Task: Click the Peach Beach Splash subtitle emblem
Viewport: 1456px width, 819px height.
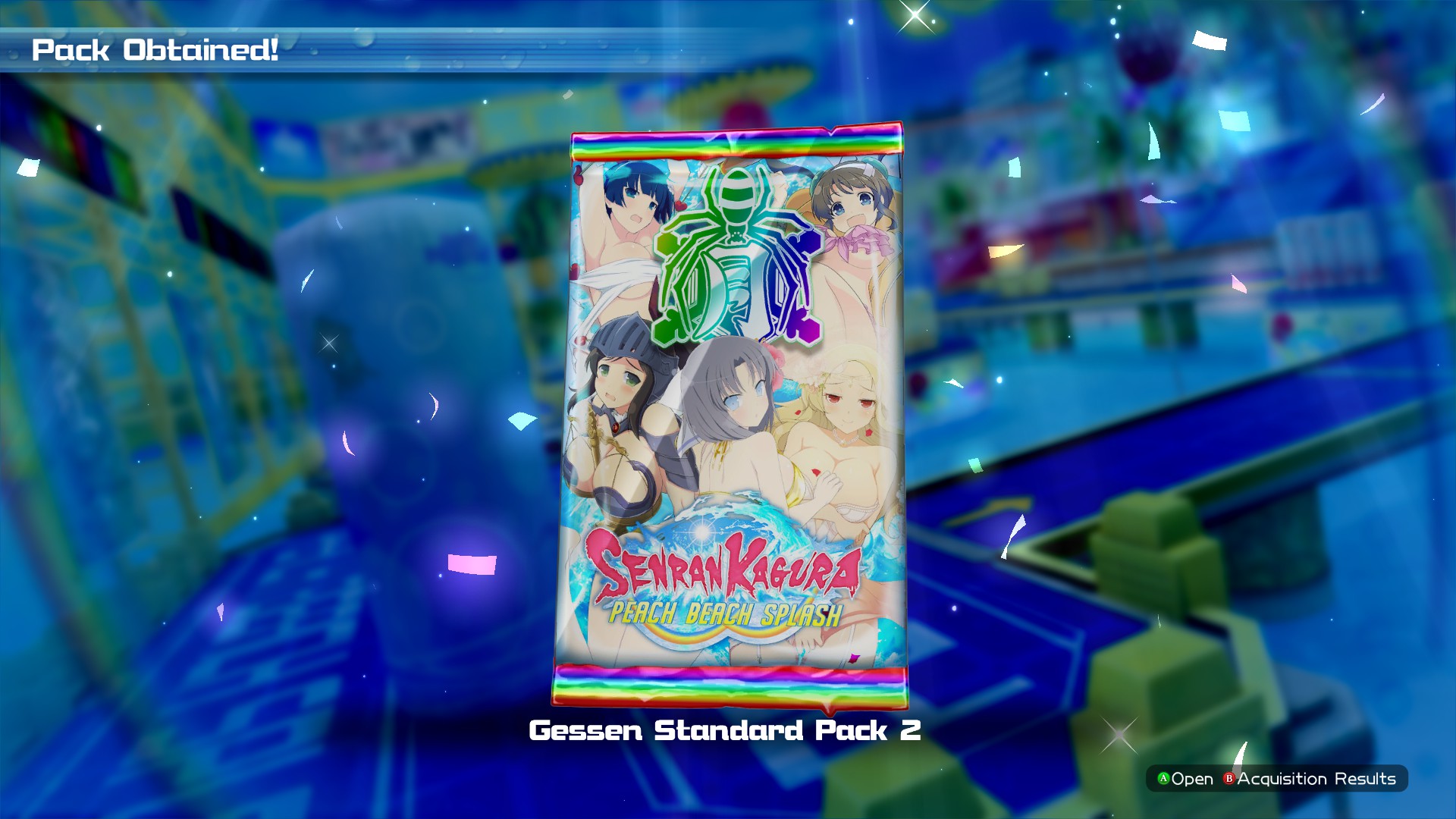Action: (x=726, y=610)
